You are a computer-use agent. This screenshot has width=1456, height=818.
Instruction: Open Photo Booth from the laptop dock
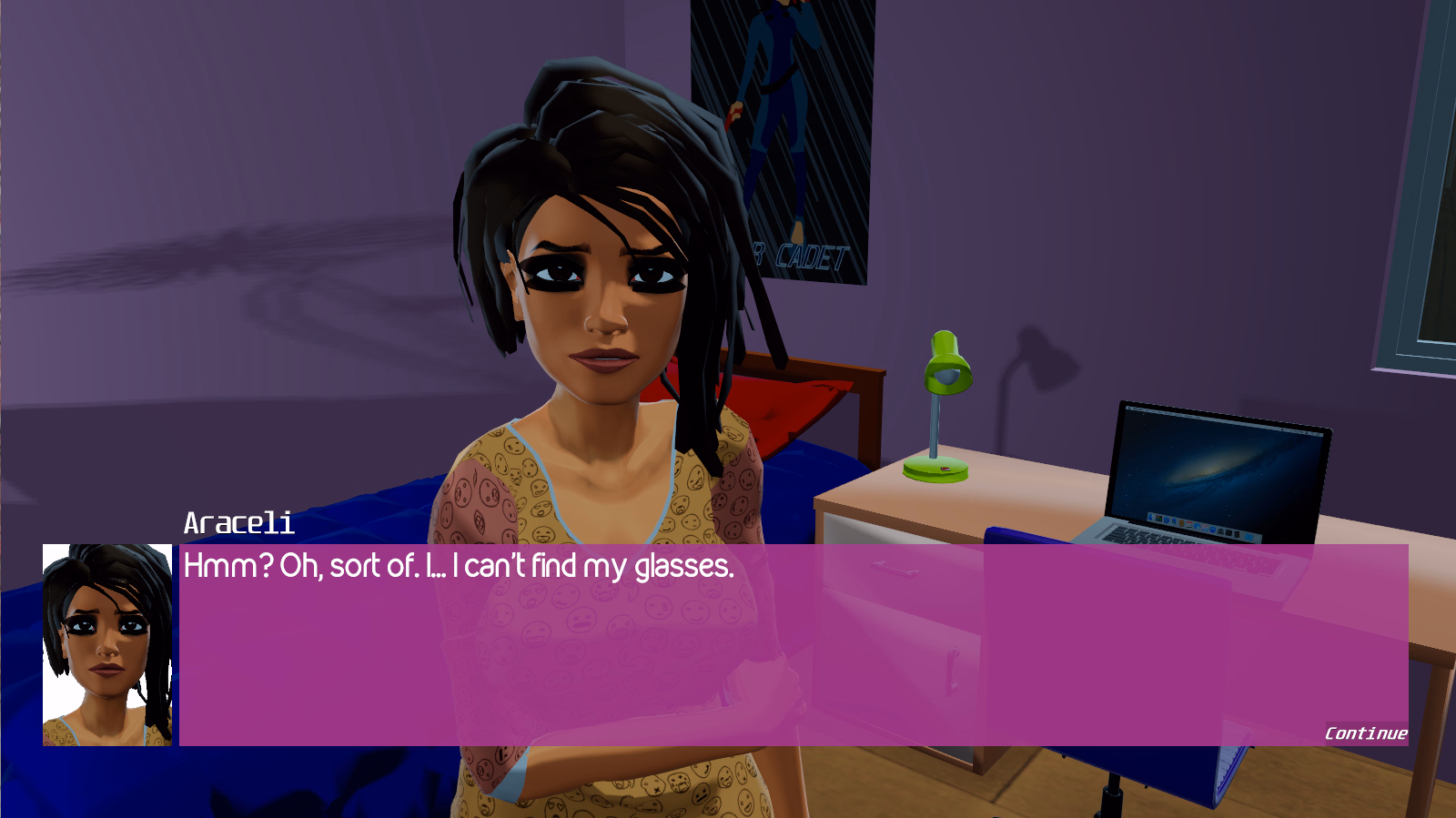[x=1220, y=532]
